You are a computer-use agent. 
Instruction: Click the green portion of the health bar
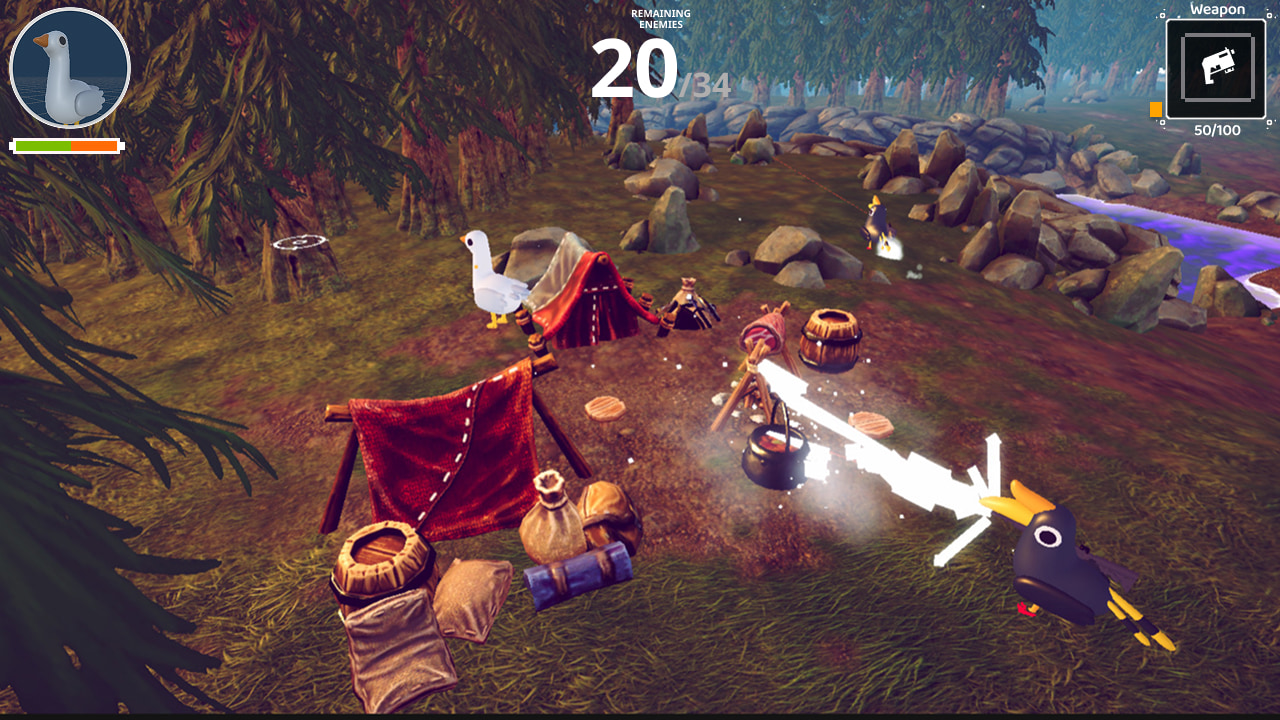point(42,146)
